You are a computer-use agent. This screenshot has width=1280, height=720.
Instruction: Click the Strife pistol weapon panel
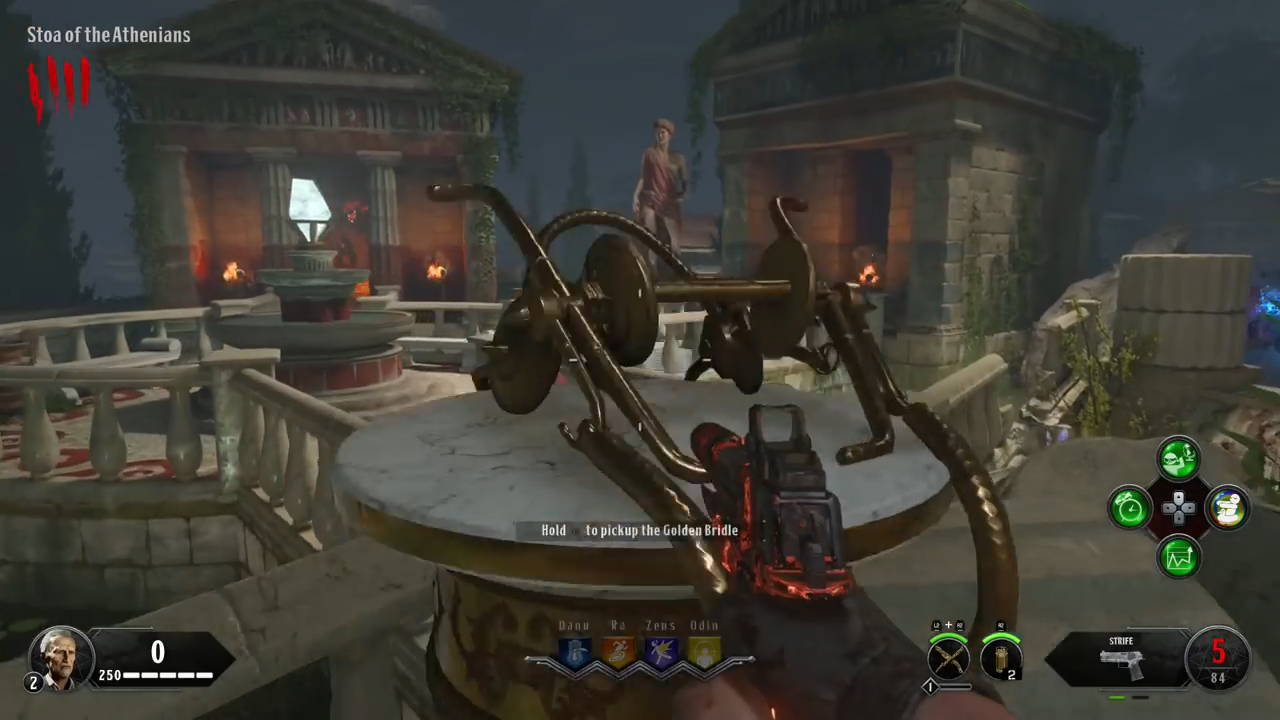(1118, 659)
